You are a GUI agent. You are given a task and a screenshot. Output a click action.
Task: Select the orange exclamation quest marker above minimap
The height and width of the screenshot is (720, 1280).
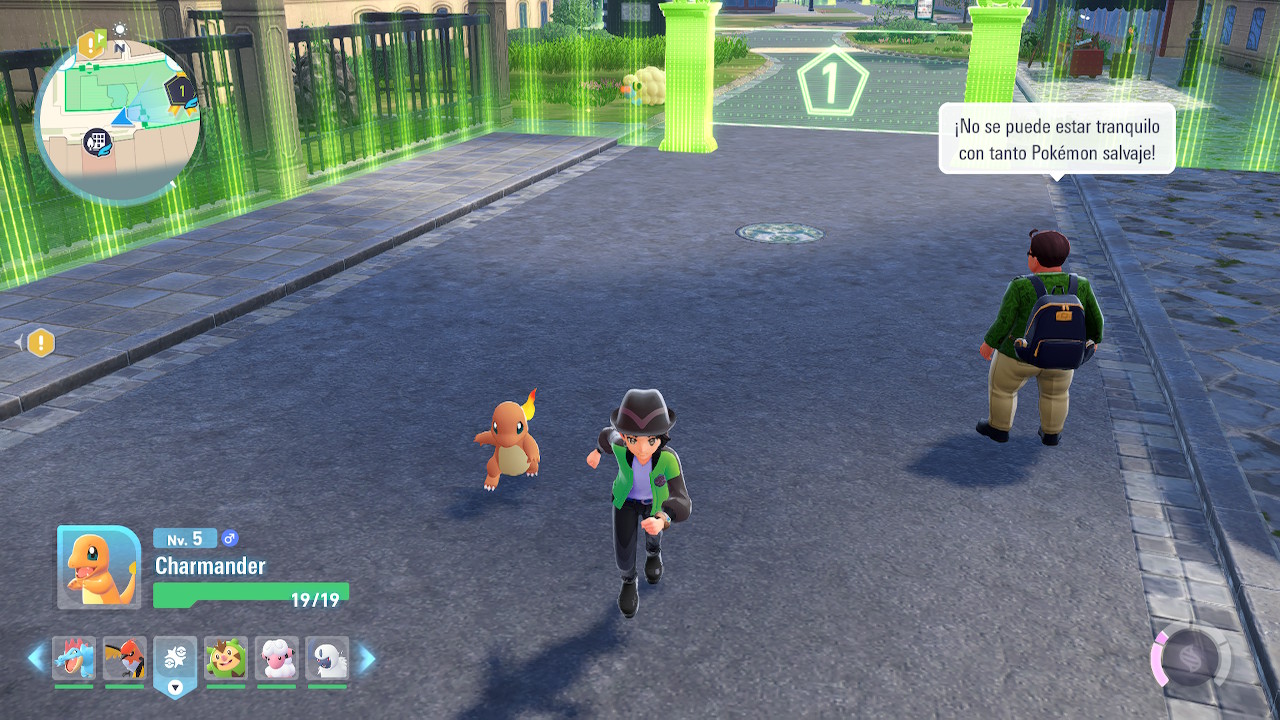point(91,44)
